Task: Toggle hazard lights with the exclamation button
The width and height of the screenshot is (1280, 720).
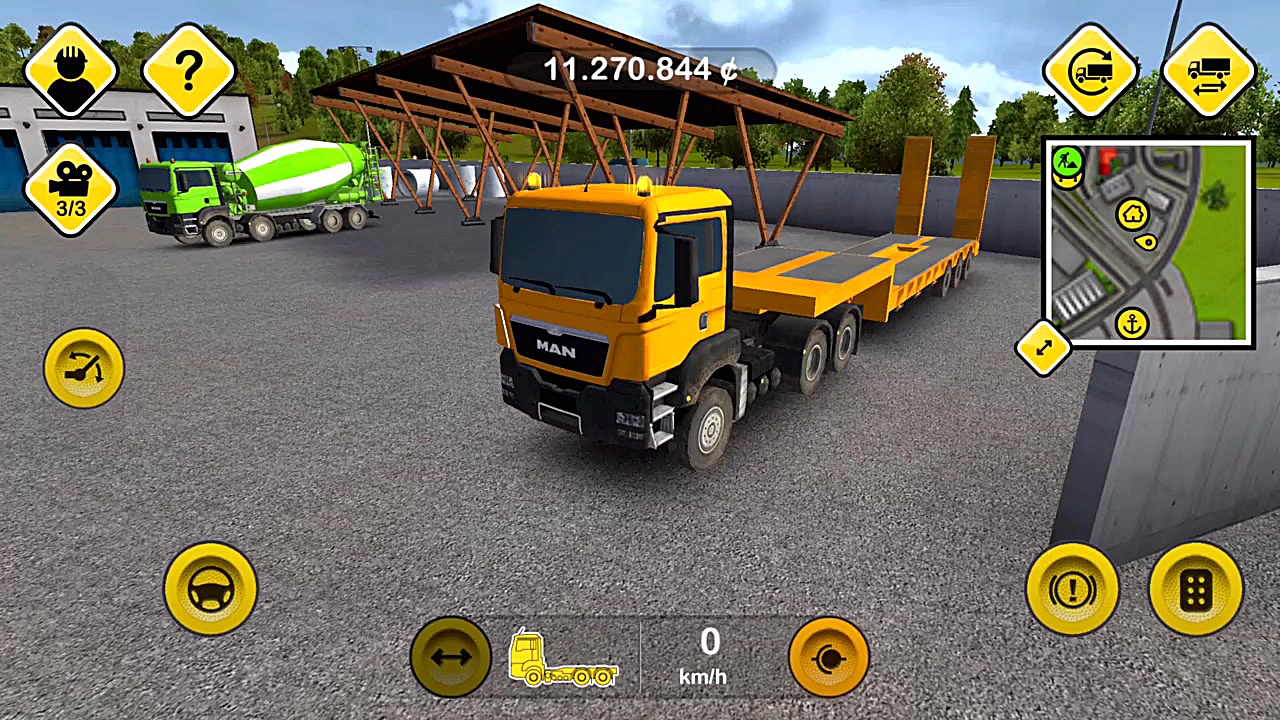Action: pos(1072,588)
